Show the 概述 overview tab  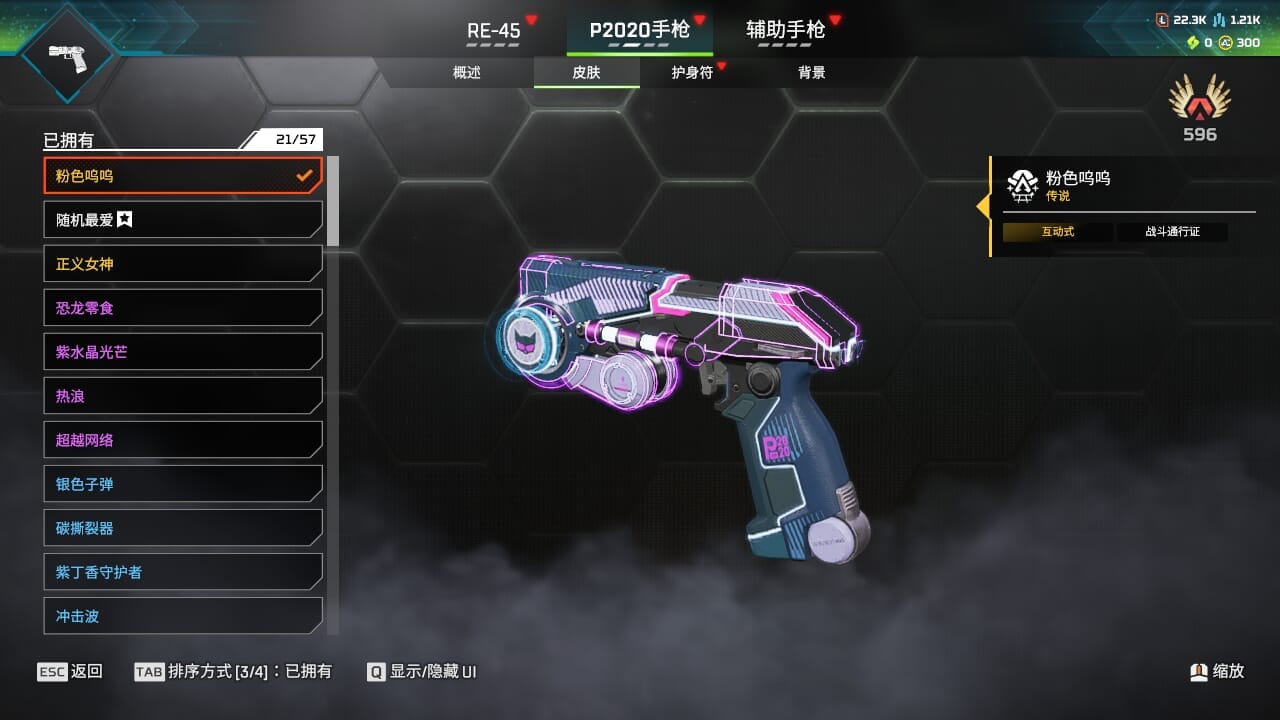pos(467,72)
